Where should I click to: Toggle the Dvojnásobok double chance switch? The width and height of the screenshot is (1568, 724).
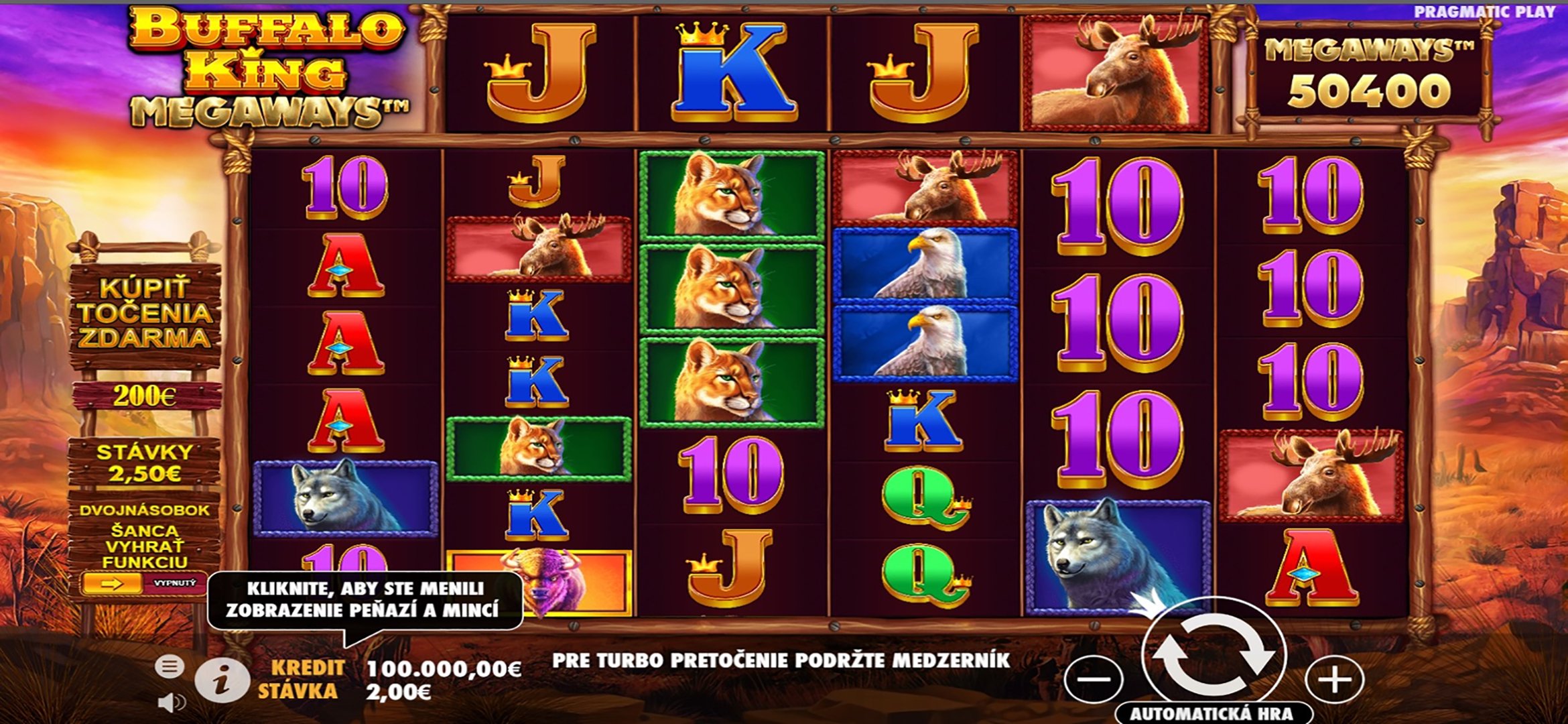click(x=143, y=583)
